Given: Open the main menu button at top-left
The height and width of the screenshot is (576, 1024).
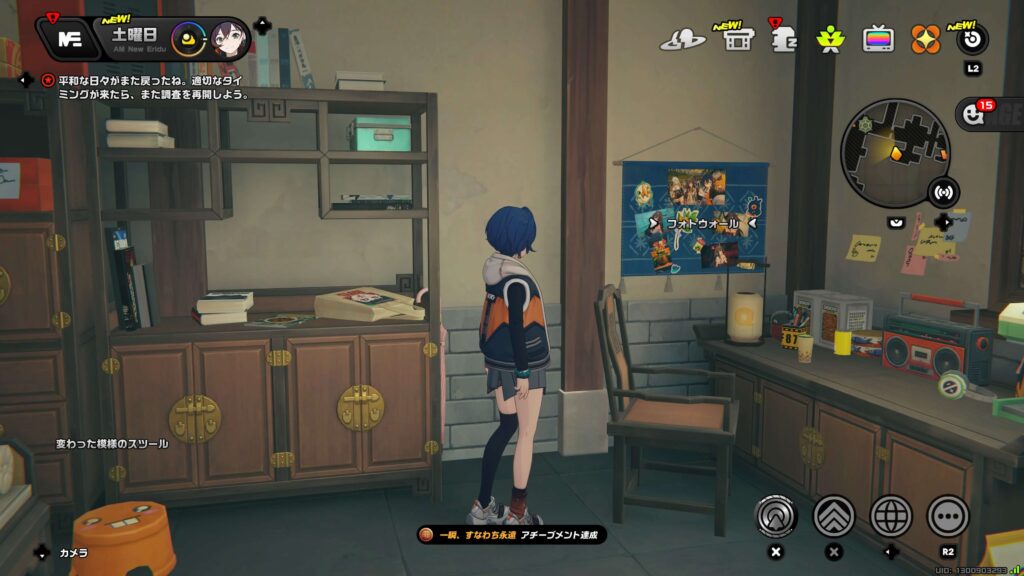Looking at the screenshot, I should pyautogui.click(x=69, y=39).
